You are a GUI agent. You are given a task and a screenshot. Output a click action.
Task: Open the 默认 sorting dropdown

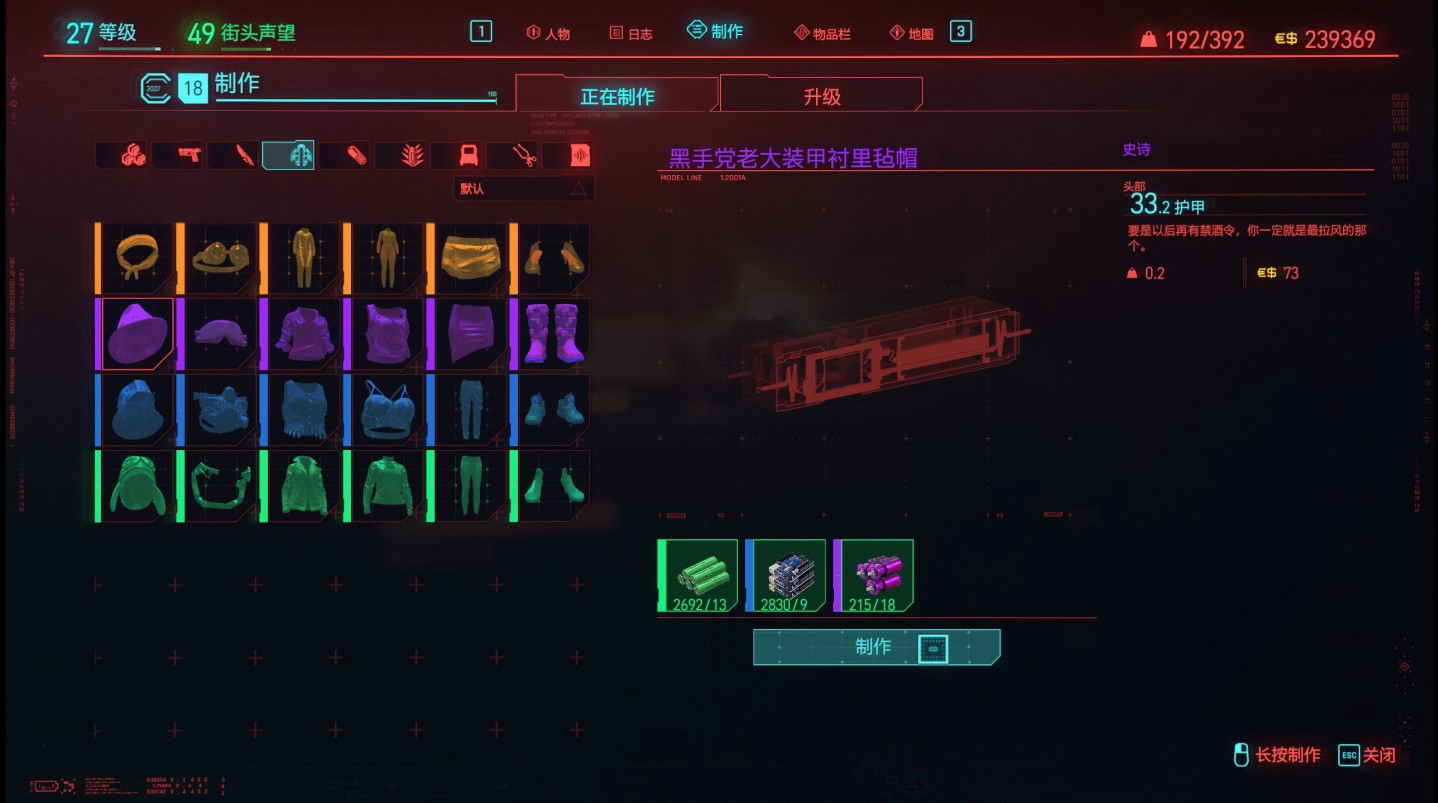point(510,188)
